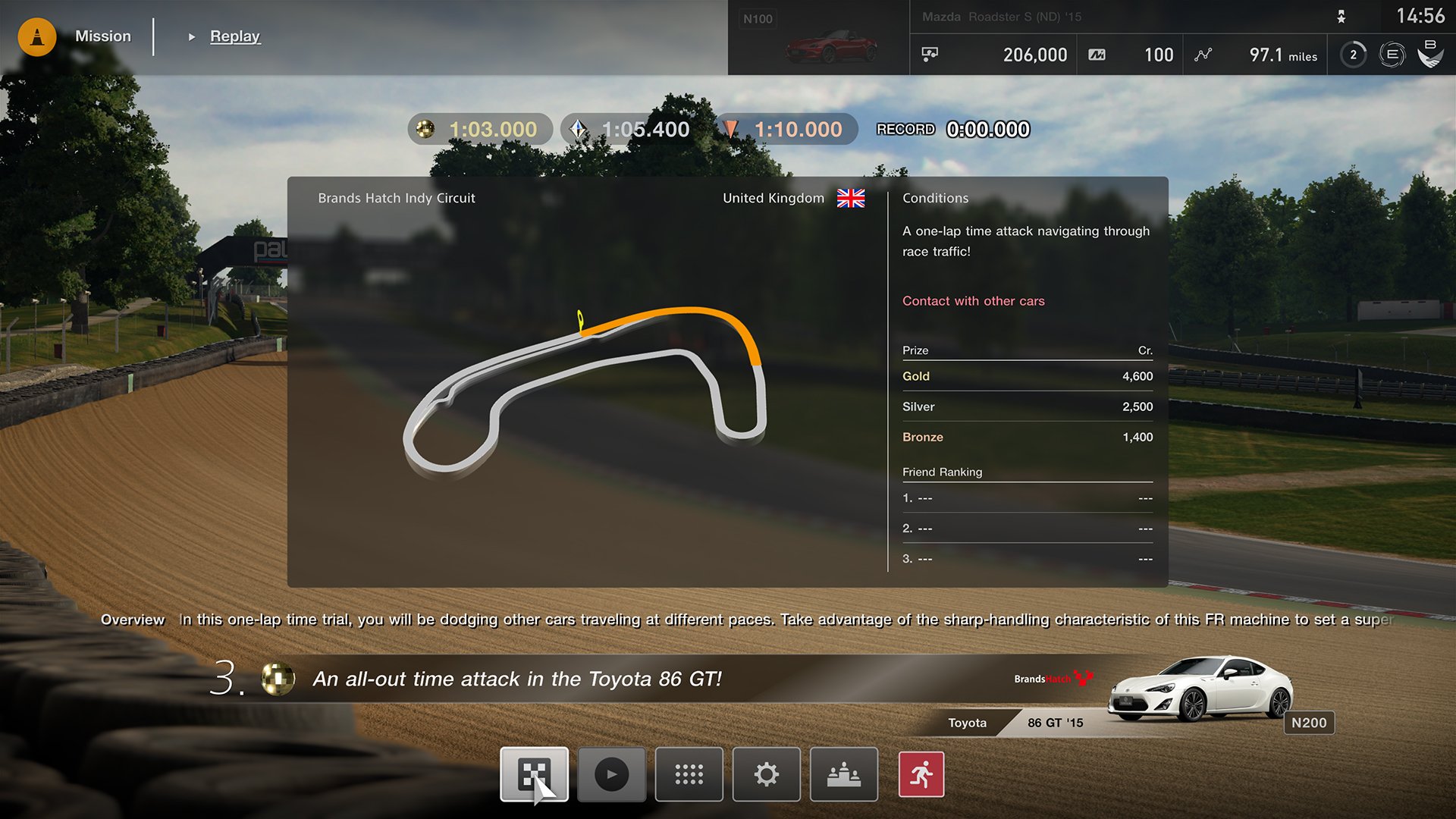Viewport: 1456px width, 819px height.
Task: Open the N100 class badge dropdown
Action: (758, 18)
